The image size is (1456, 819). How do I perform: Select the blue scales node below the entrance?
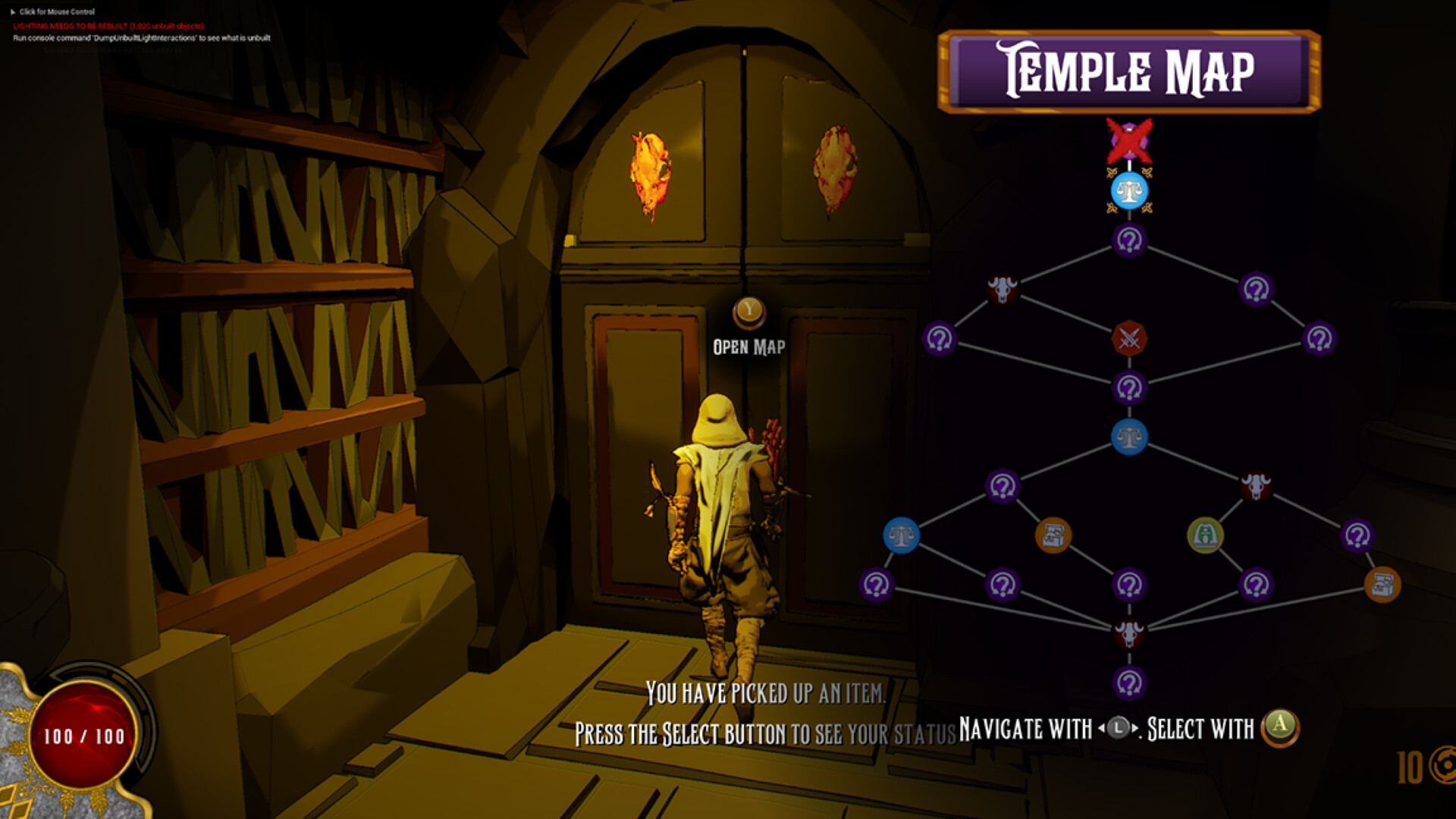coord(1128,191)
